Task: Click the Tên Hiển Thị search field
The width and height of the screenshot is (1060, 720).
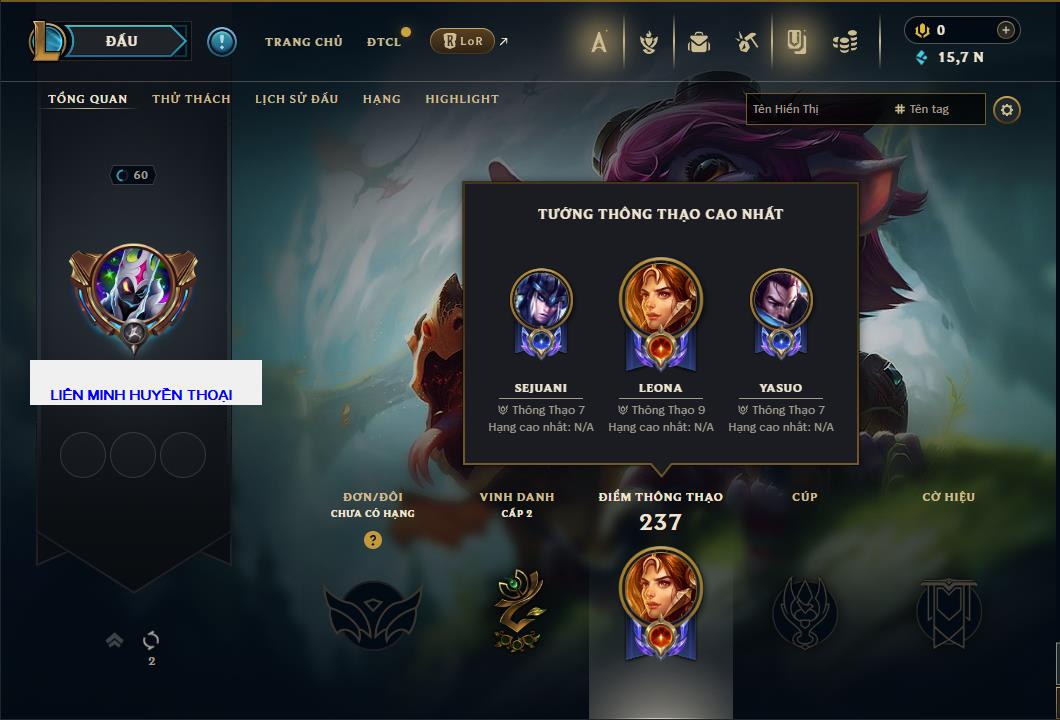Action: [815, 109]
